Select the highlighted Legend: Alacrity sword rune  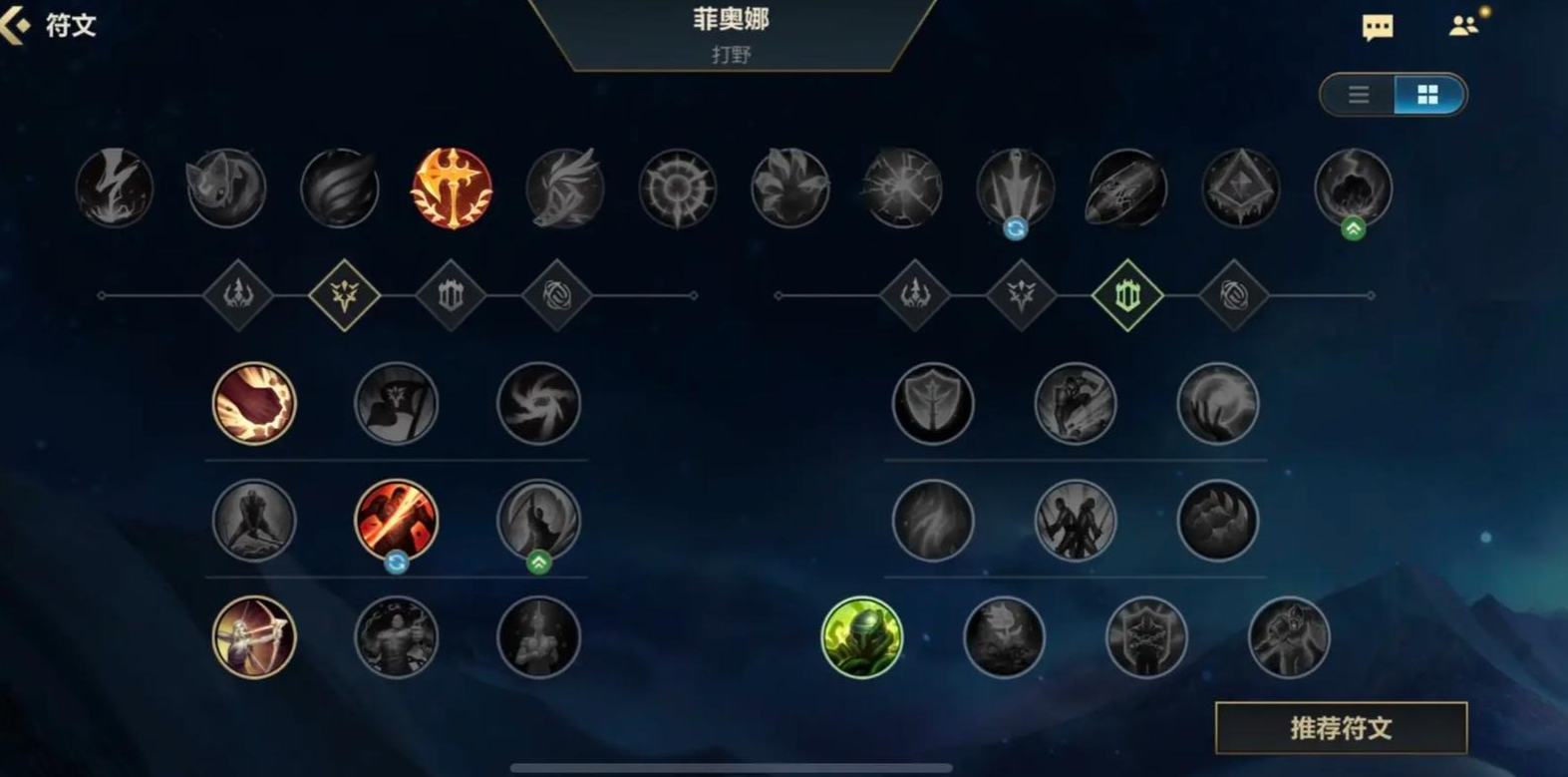pyautogui.click(x=396, y=520)
